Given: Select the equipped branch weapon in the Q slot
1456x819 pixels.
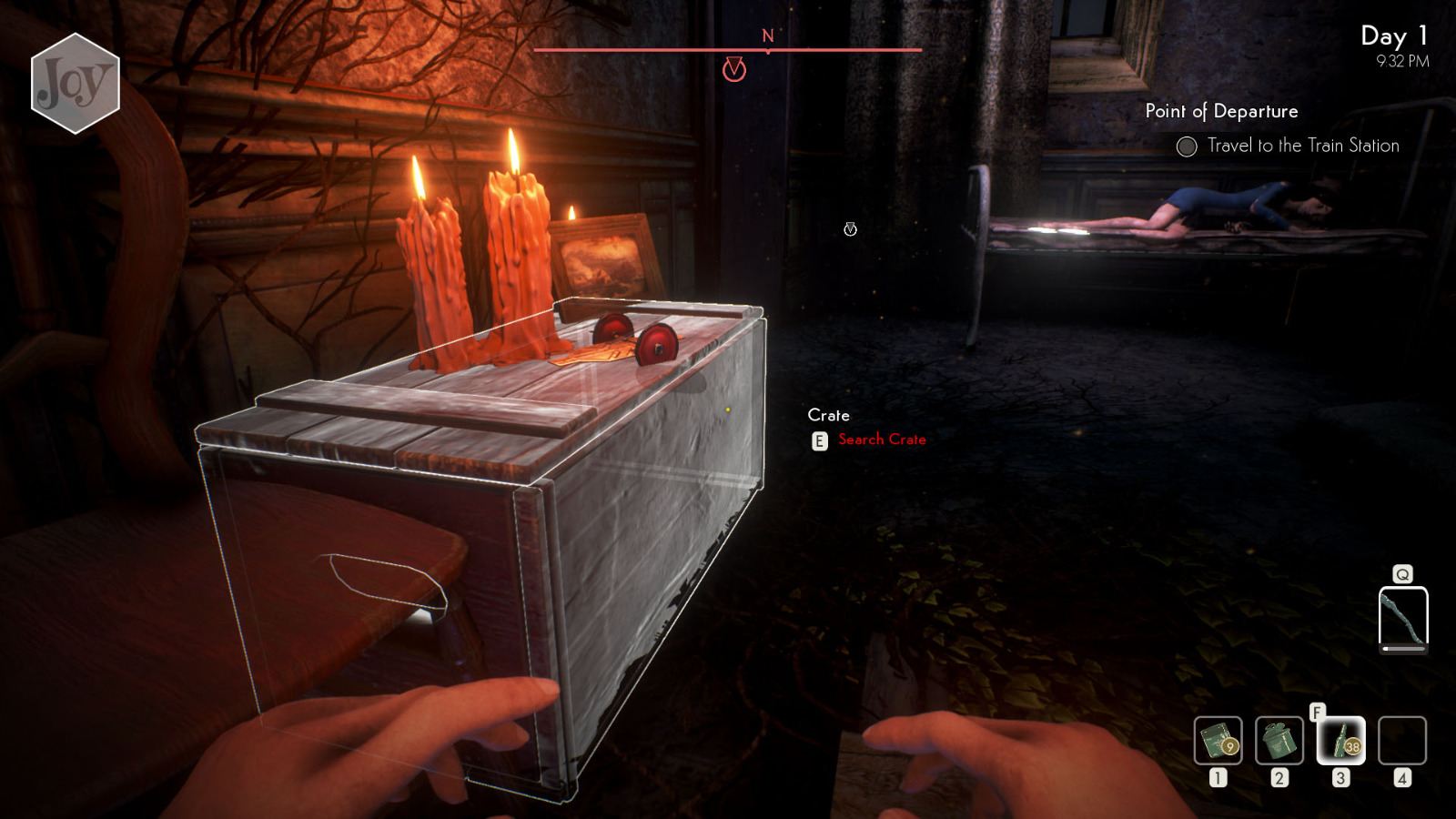Looking at the screenshot, I should pos(1402,620).
